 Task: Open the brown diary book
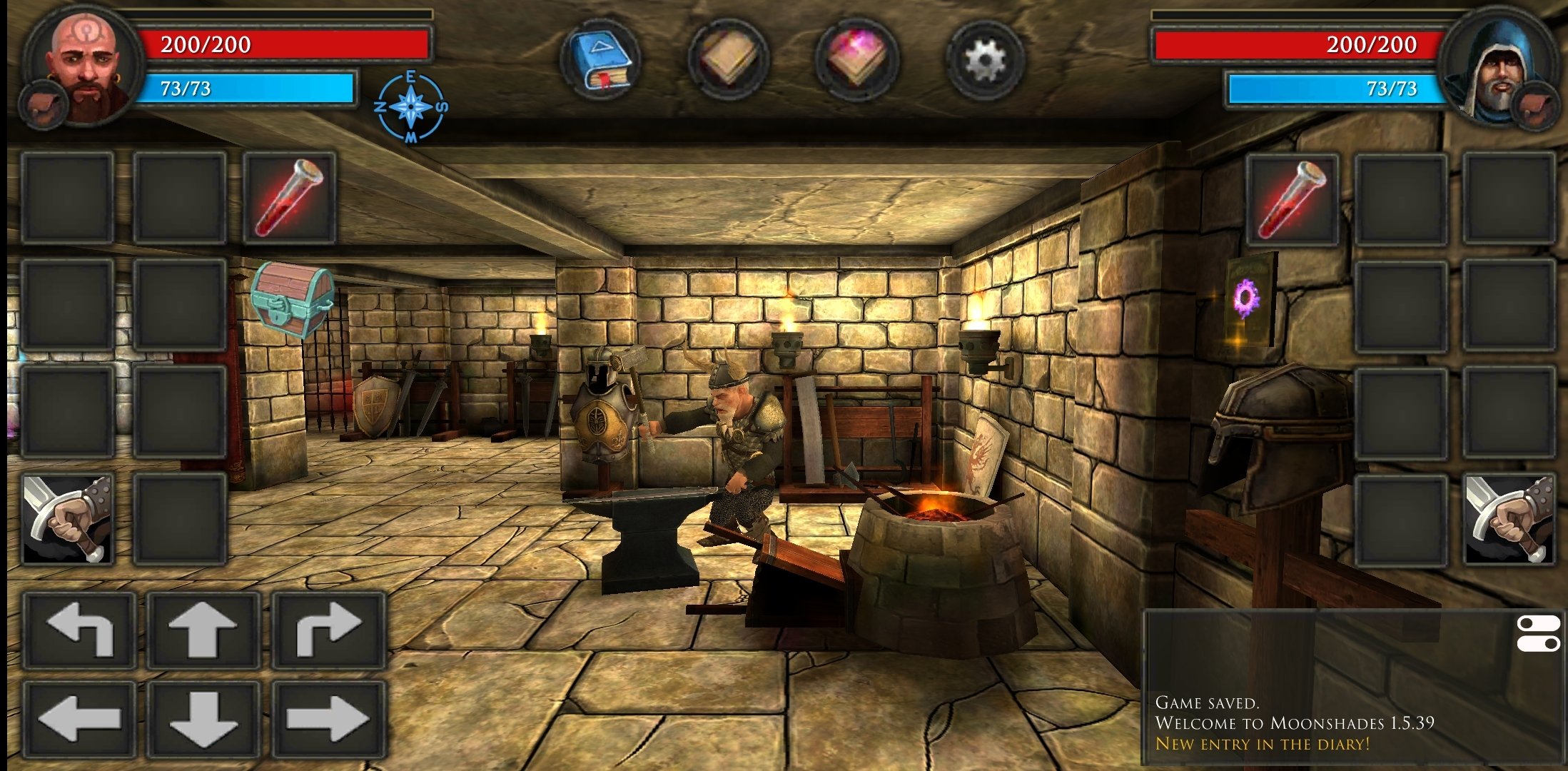pyautogui.click(x=729, y=60)
